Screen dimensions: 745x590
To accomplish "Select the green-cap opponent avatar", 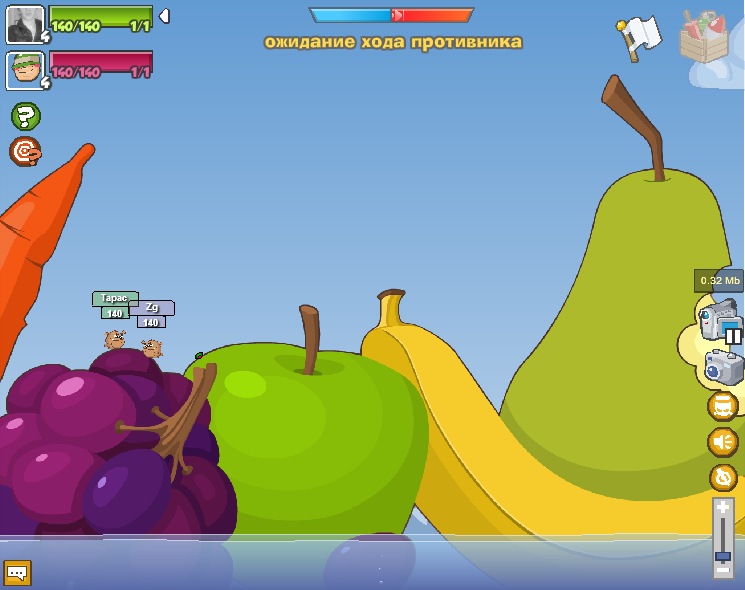I will pos(25,71).
